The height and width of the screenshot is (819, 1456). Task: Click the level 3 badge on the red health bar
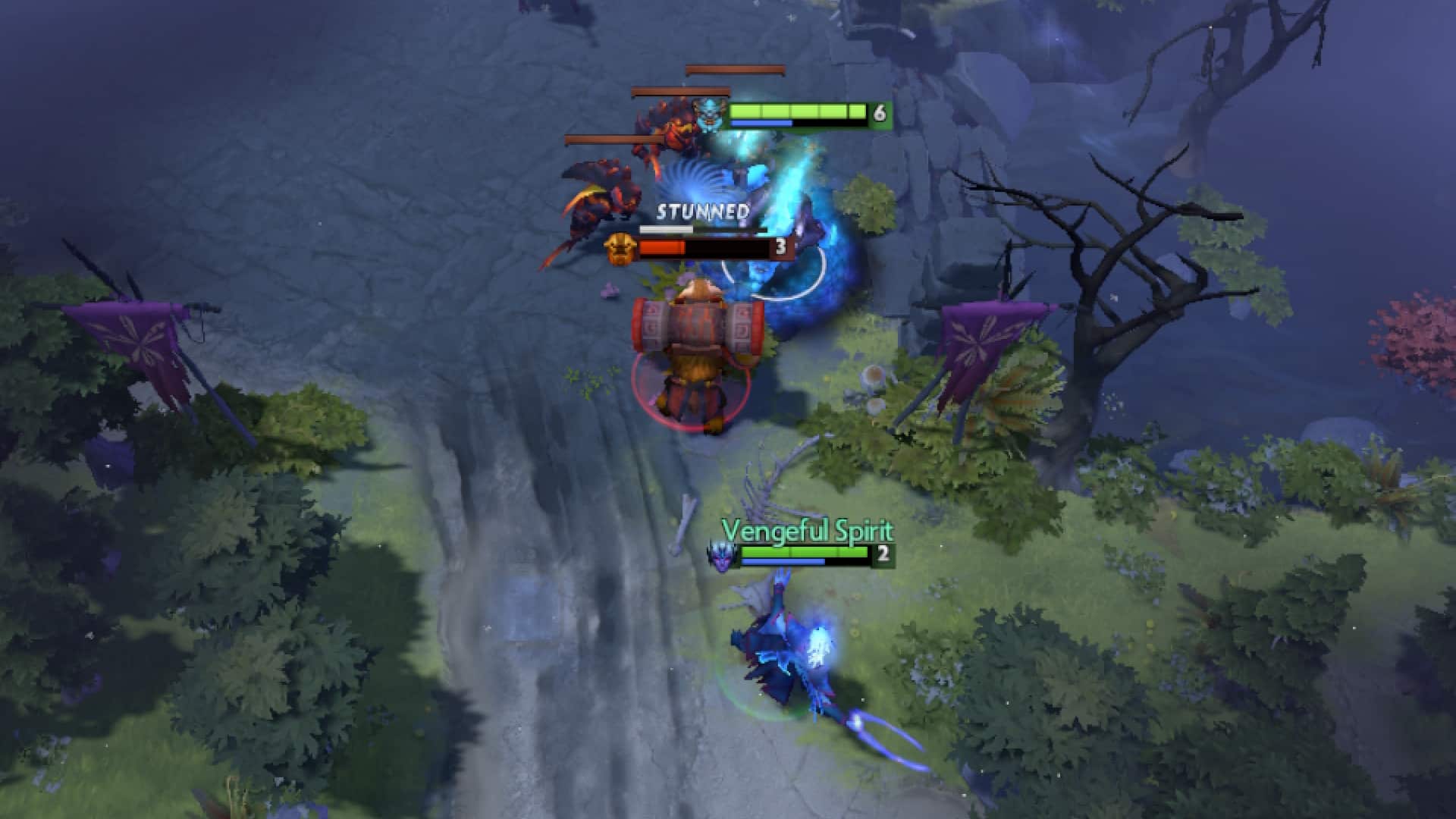[781, 246]
